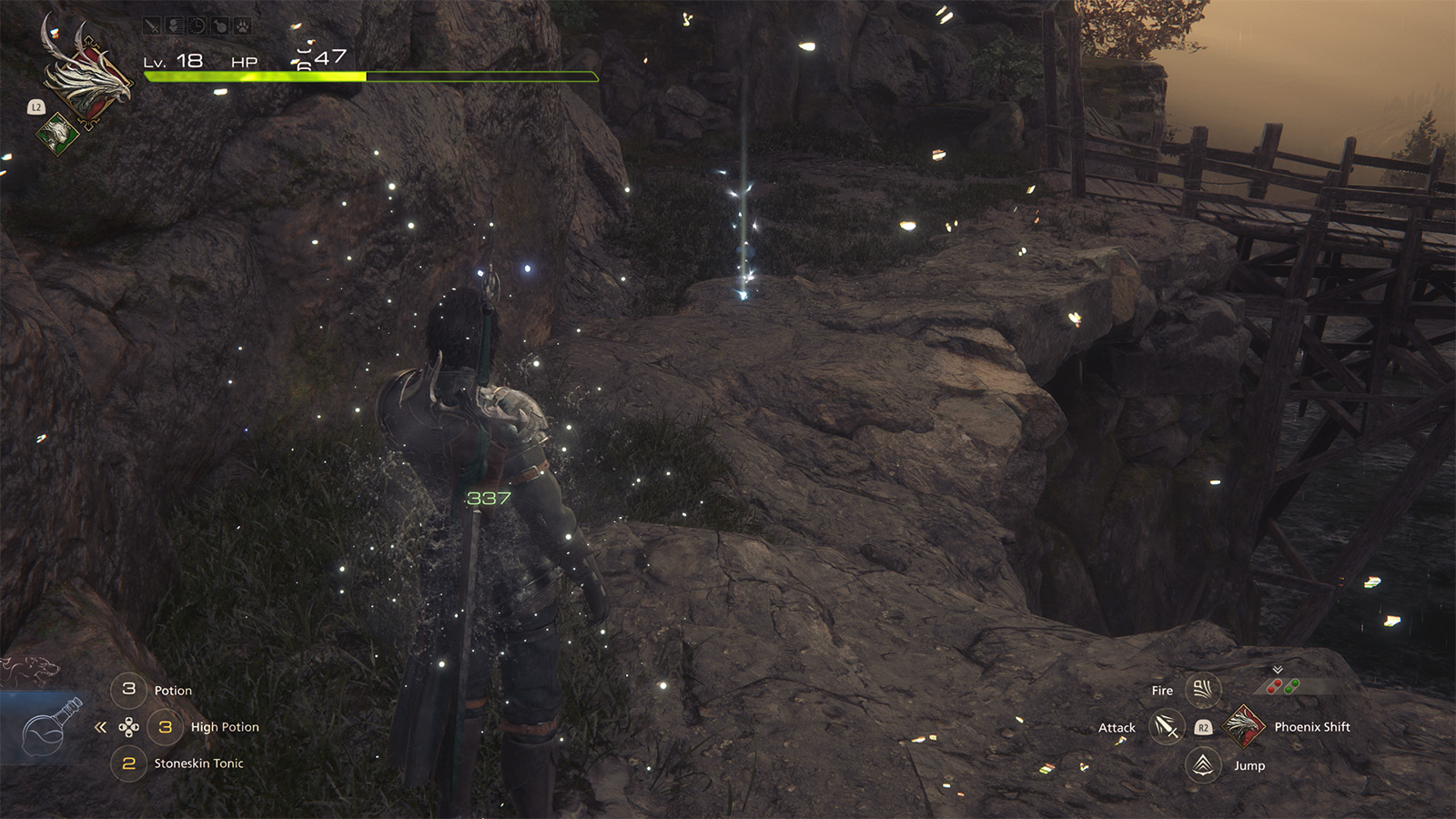Select the Potion shortcut slot
Image resolution: width=1456 pixels, height=819 pixels.
129,690
